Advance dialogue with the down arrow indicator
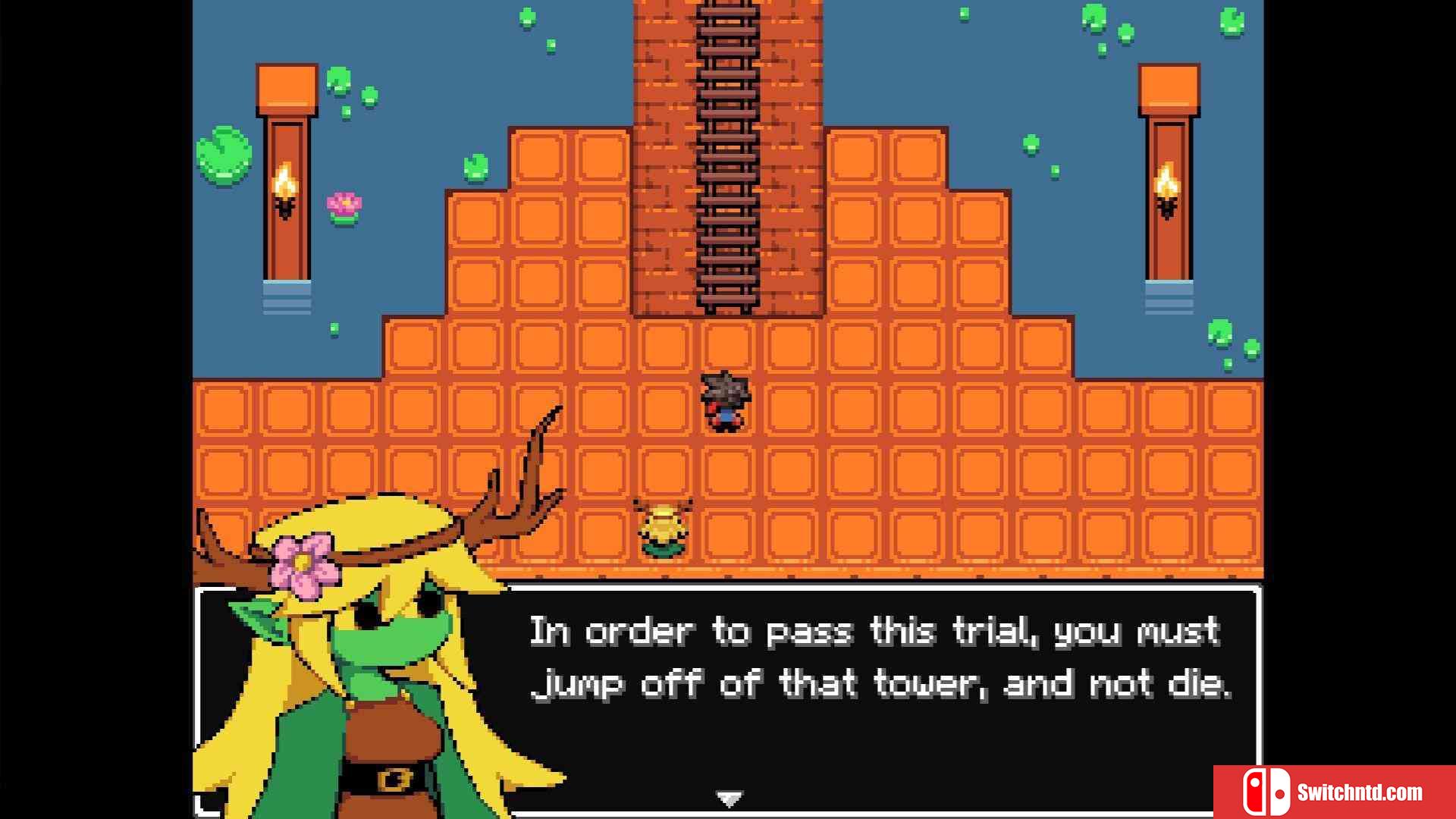The image size is (1456, 819). 729,799
